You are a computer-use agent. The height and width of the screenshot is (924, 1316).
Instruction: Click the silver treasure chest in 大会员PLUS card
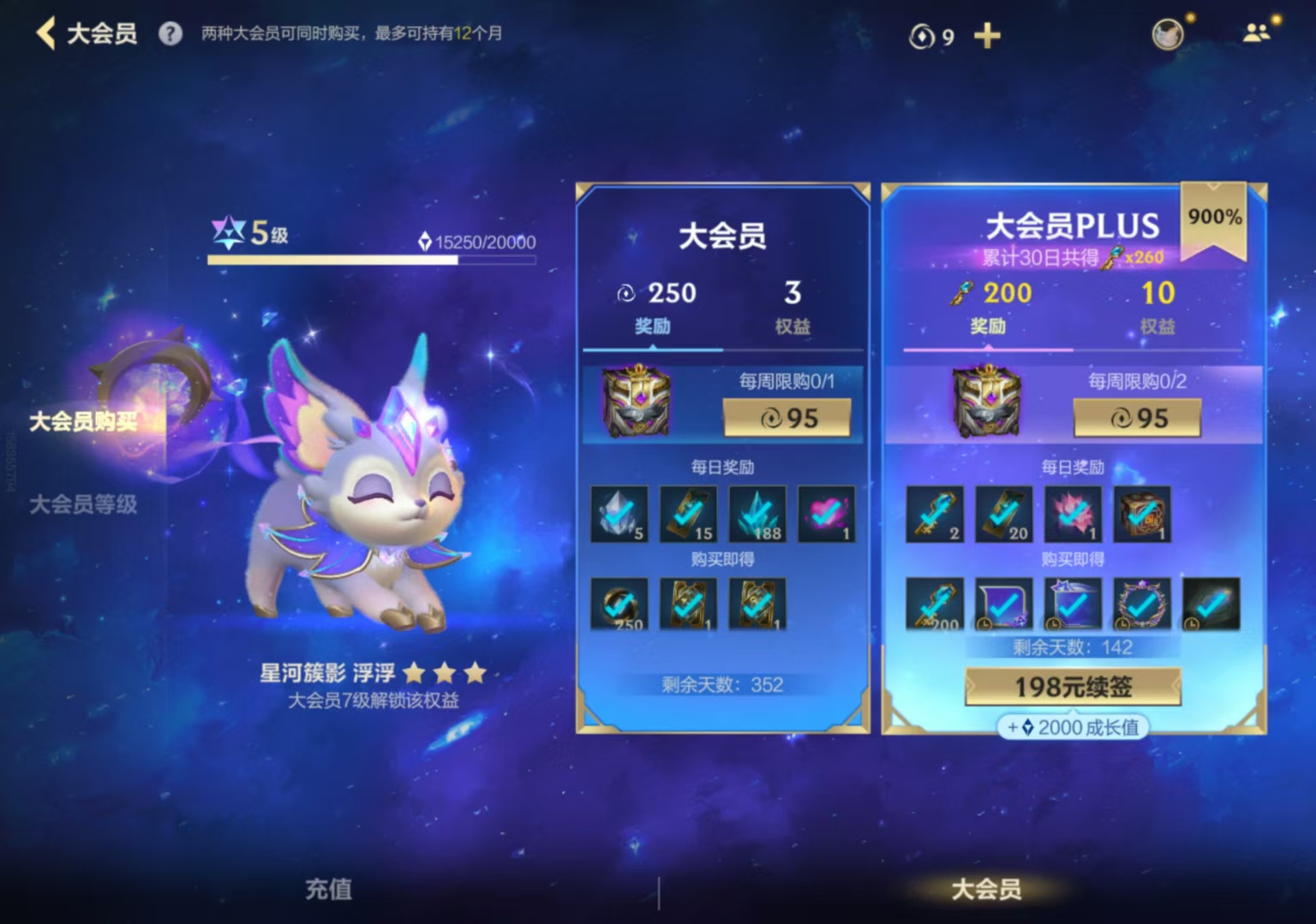pyautogui.click(x=987, y=402)
